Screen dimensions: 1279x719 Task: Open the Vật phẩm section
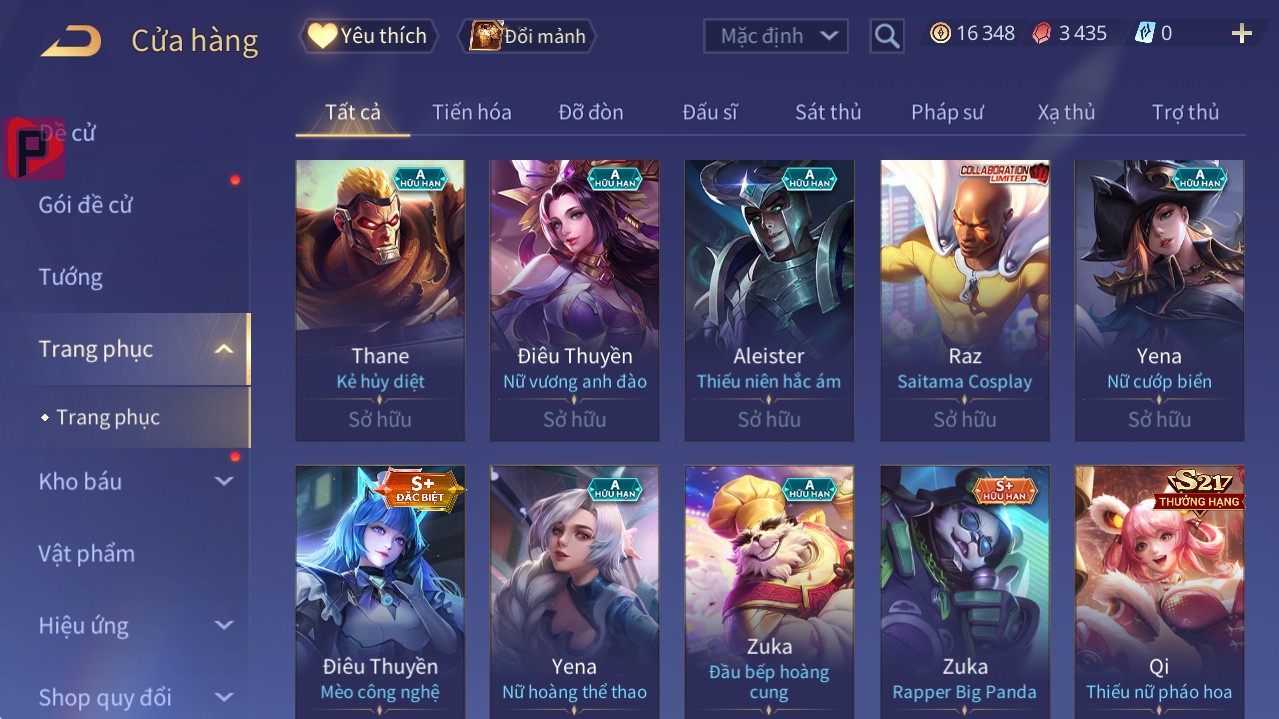pyautogui.click(x=87, y=554)
